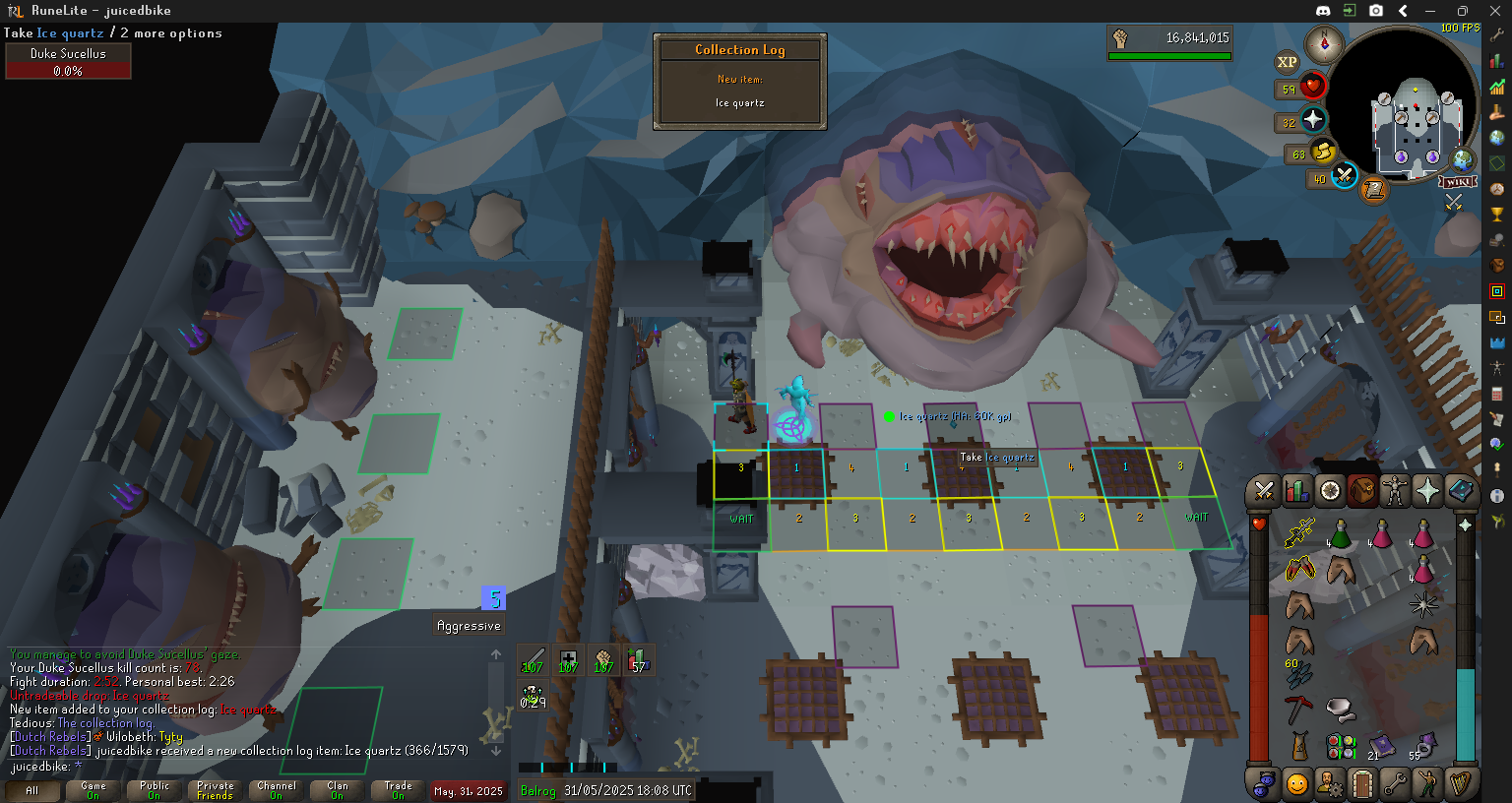Click the compass to face north
Screen dimensions: 1512x803
(1324, 43)
